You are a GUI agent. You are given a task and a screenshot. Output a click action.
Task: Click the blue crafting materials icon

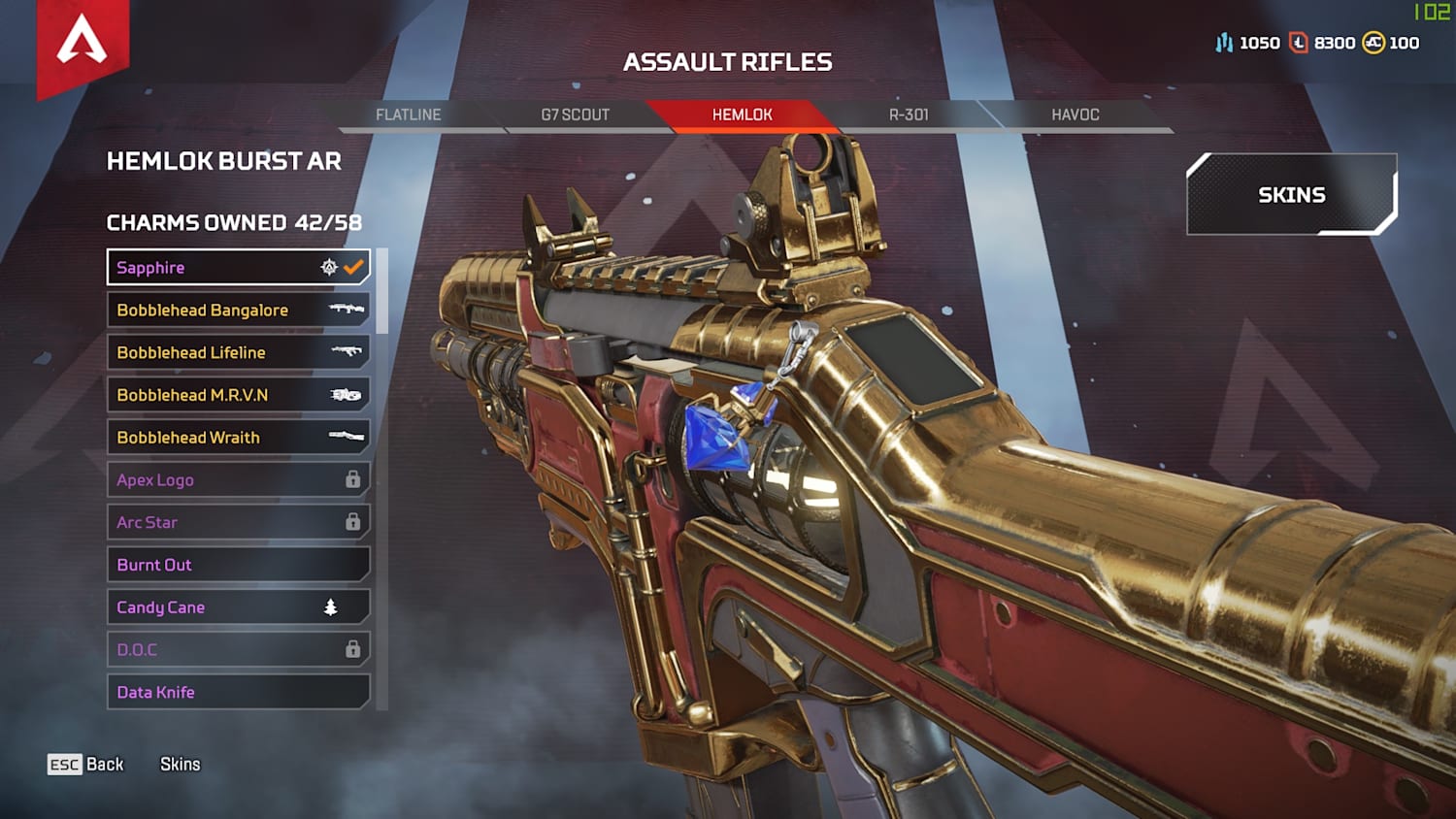click(x=1224, y=43)
